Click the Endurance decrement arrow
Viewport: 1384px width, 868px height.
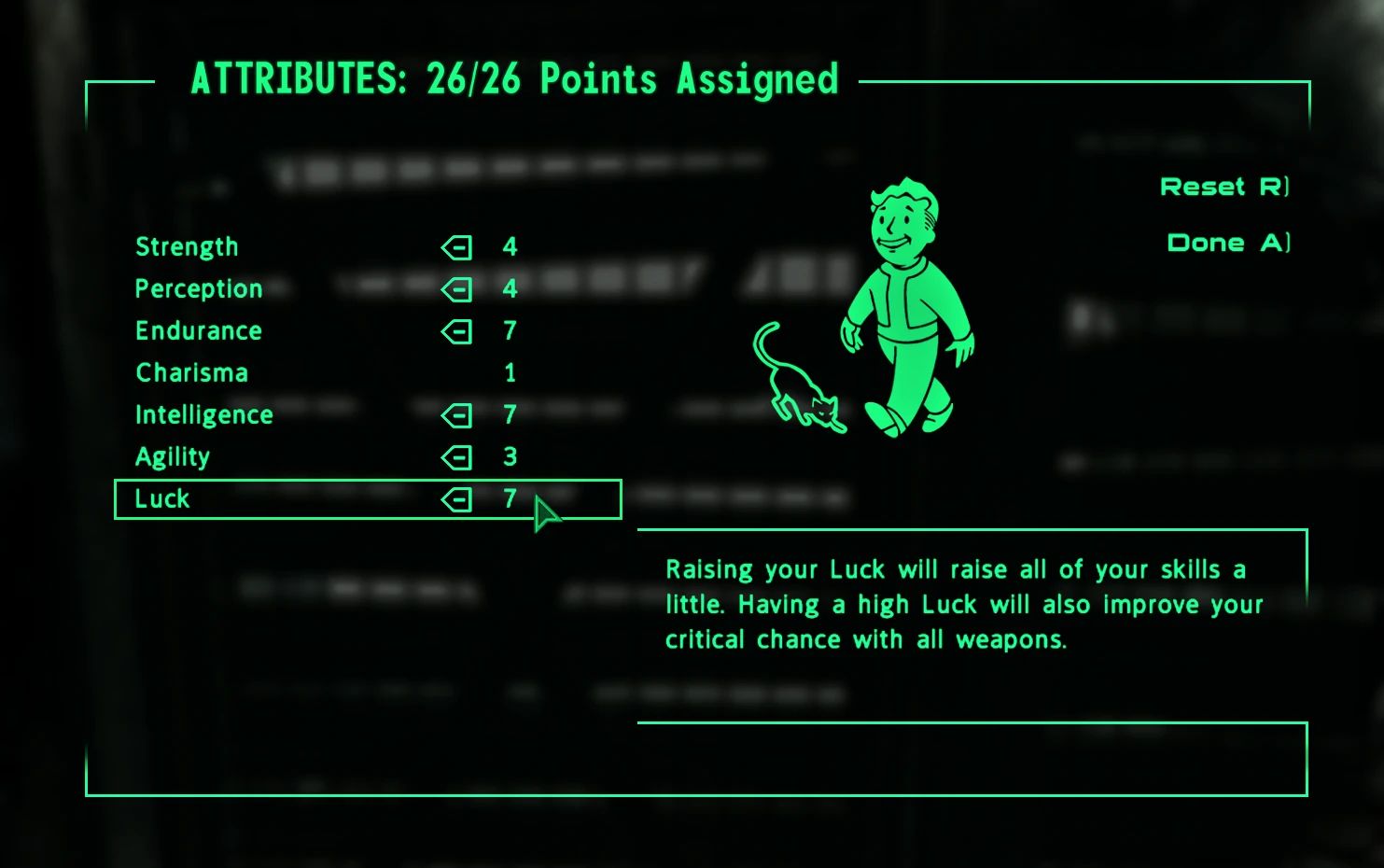click(x=456, y=331)
